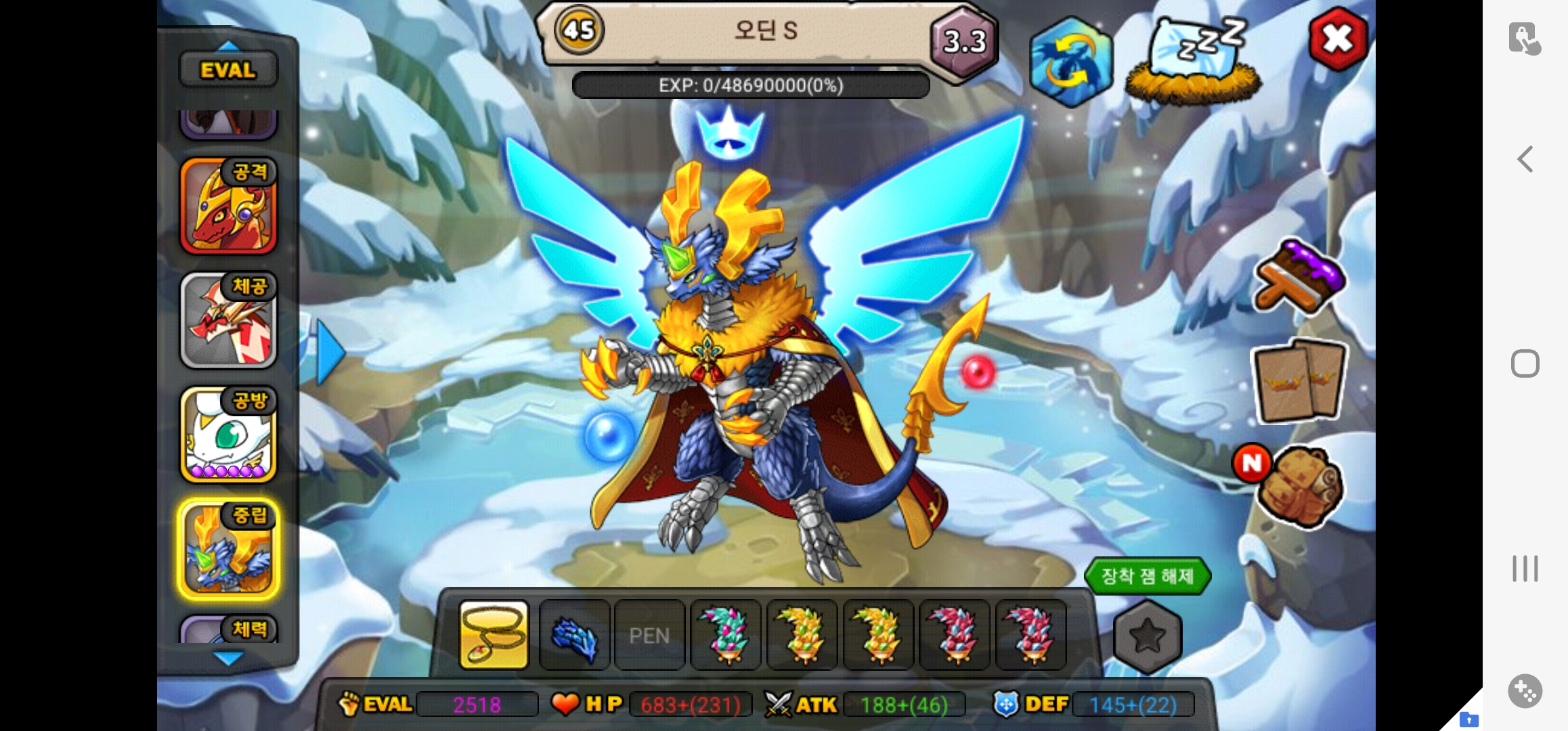
Task: Pick the white 공방 dragon thumbnail
Action: (229, 435)
